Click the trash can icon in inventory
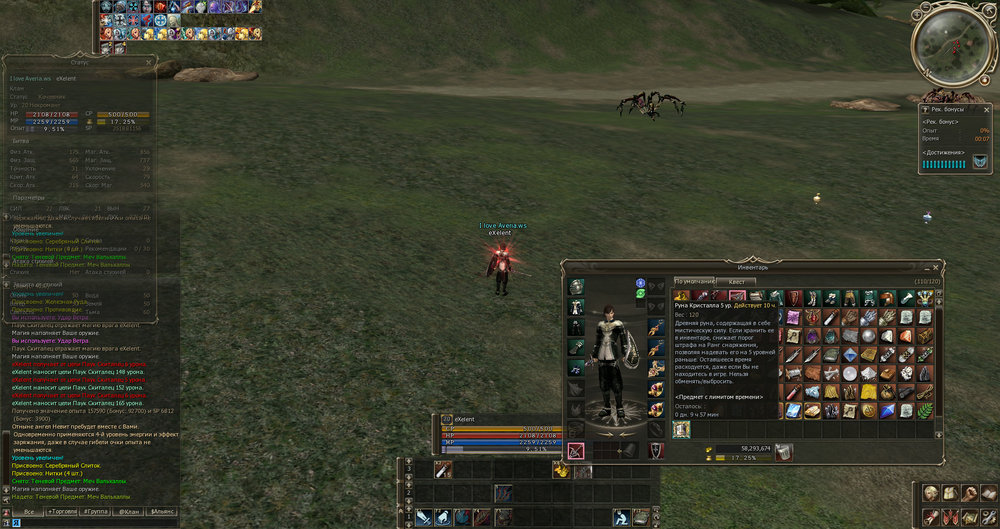 coord(784,452)
